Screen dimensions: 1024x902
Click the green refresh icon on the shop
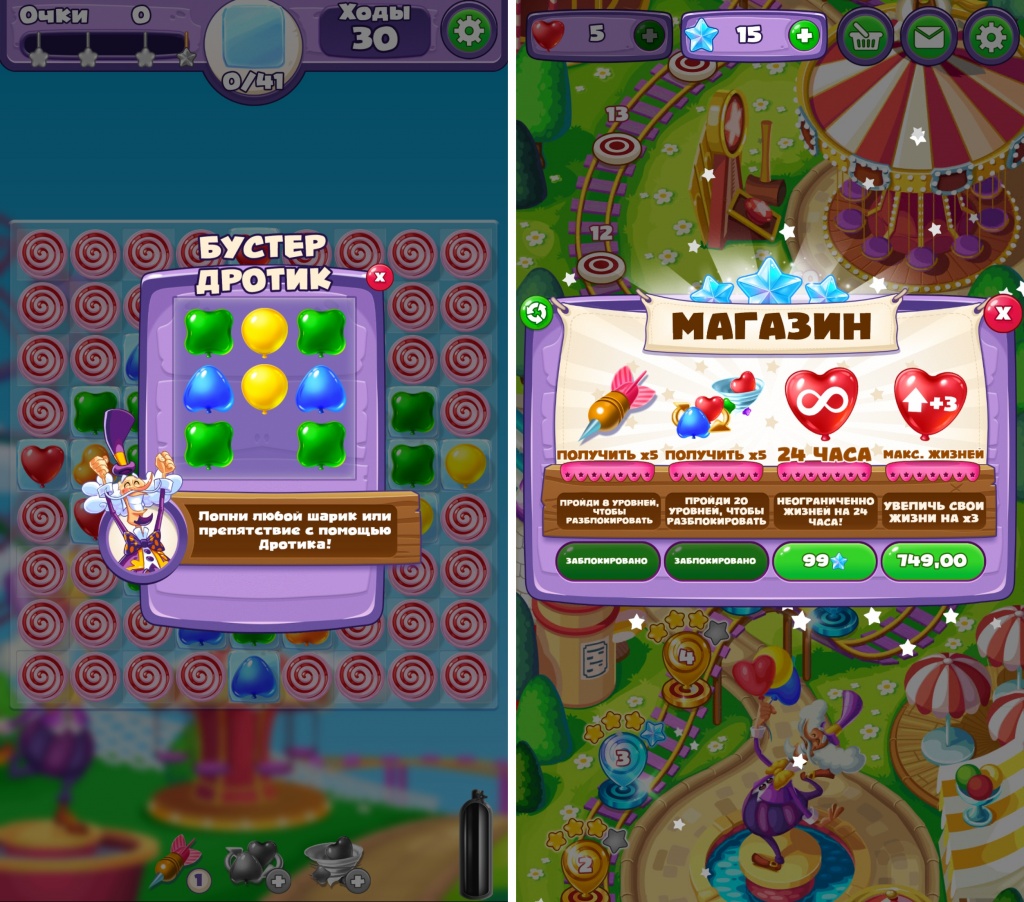(537, 313)
